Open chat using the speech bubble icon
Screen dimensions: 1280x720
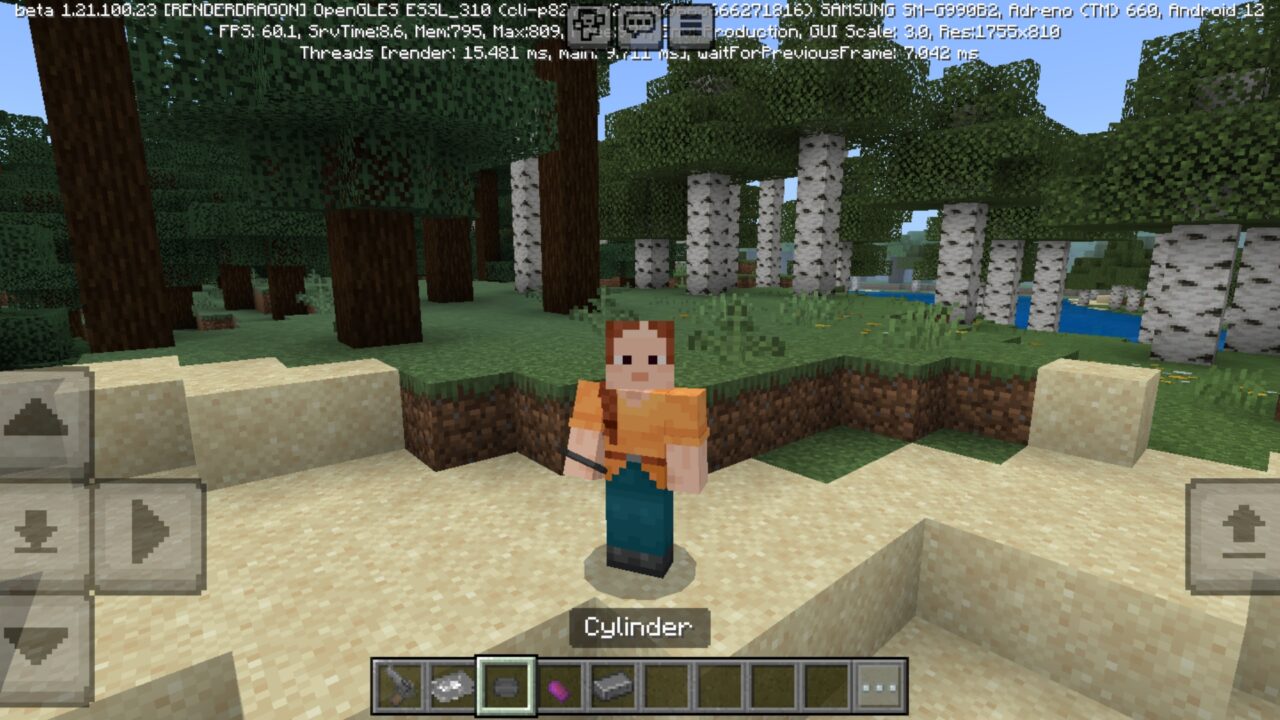pos(639,21)
